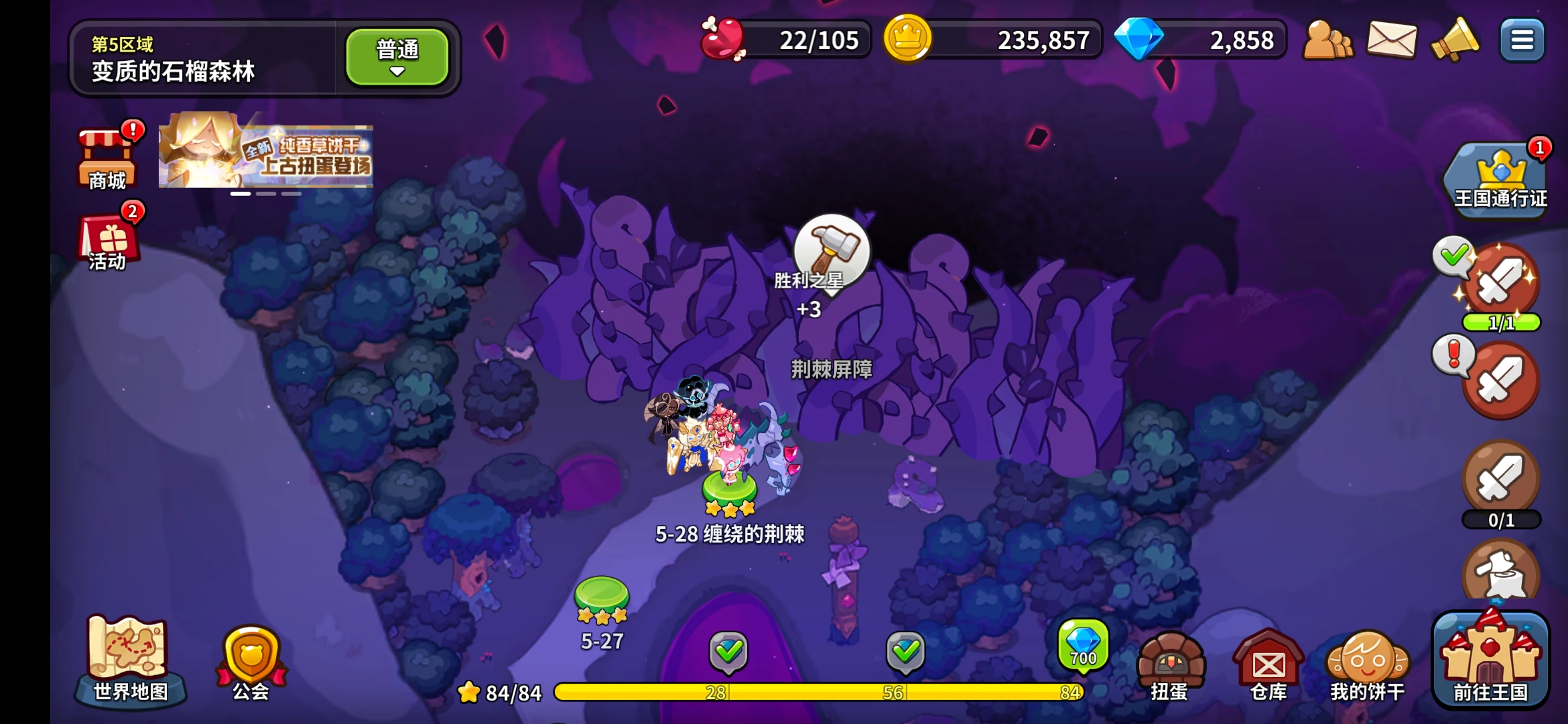Screen dimensions: 1568x724
Task: Open the 活动 events panel
Action: tap(107, 243)
